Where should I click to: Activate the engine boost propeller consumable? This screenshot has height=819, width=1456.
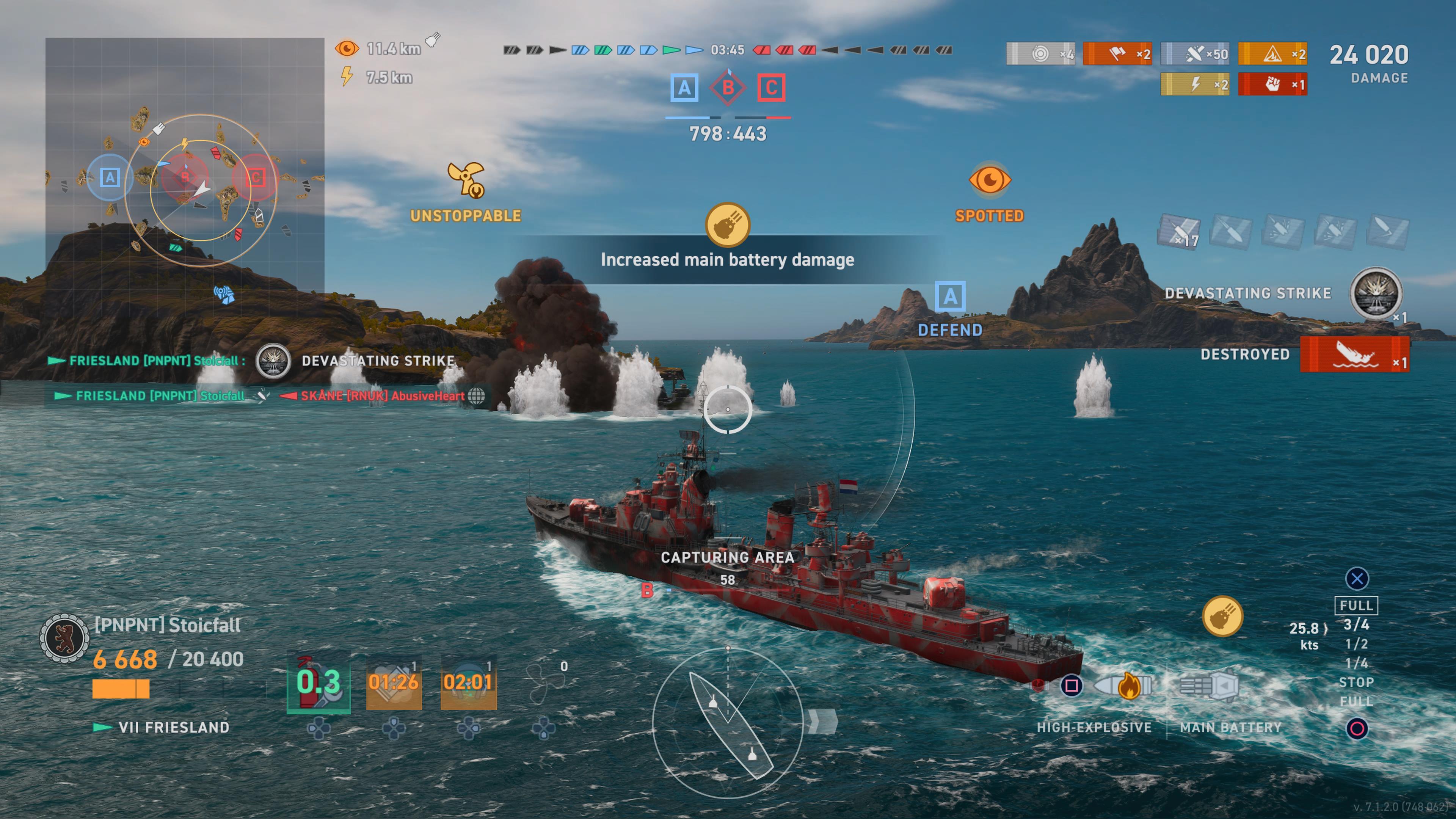click(x=544, y=682)
